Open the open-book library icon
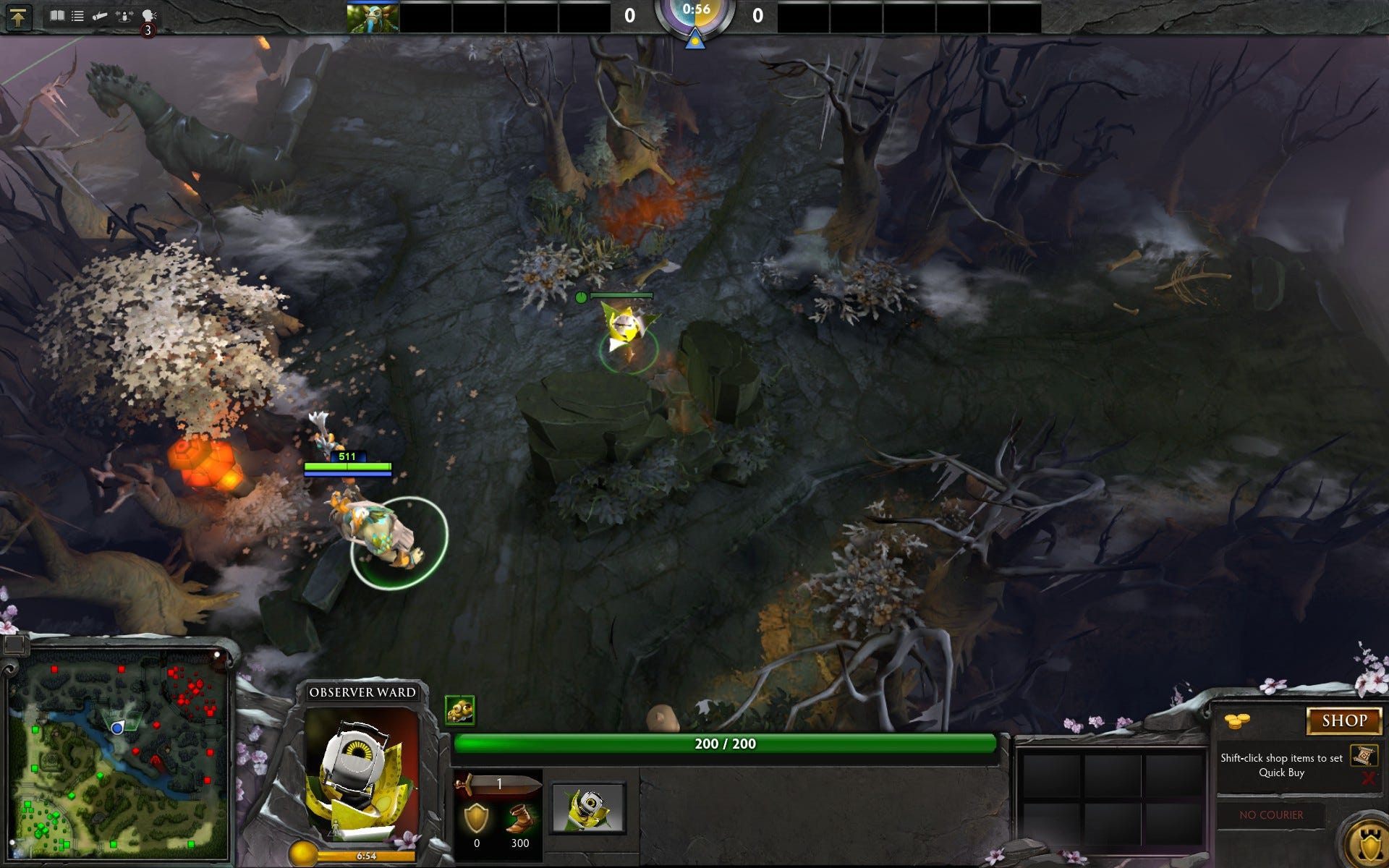This screenshot has height=868, width=1389. [x=56, y=16]
